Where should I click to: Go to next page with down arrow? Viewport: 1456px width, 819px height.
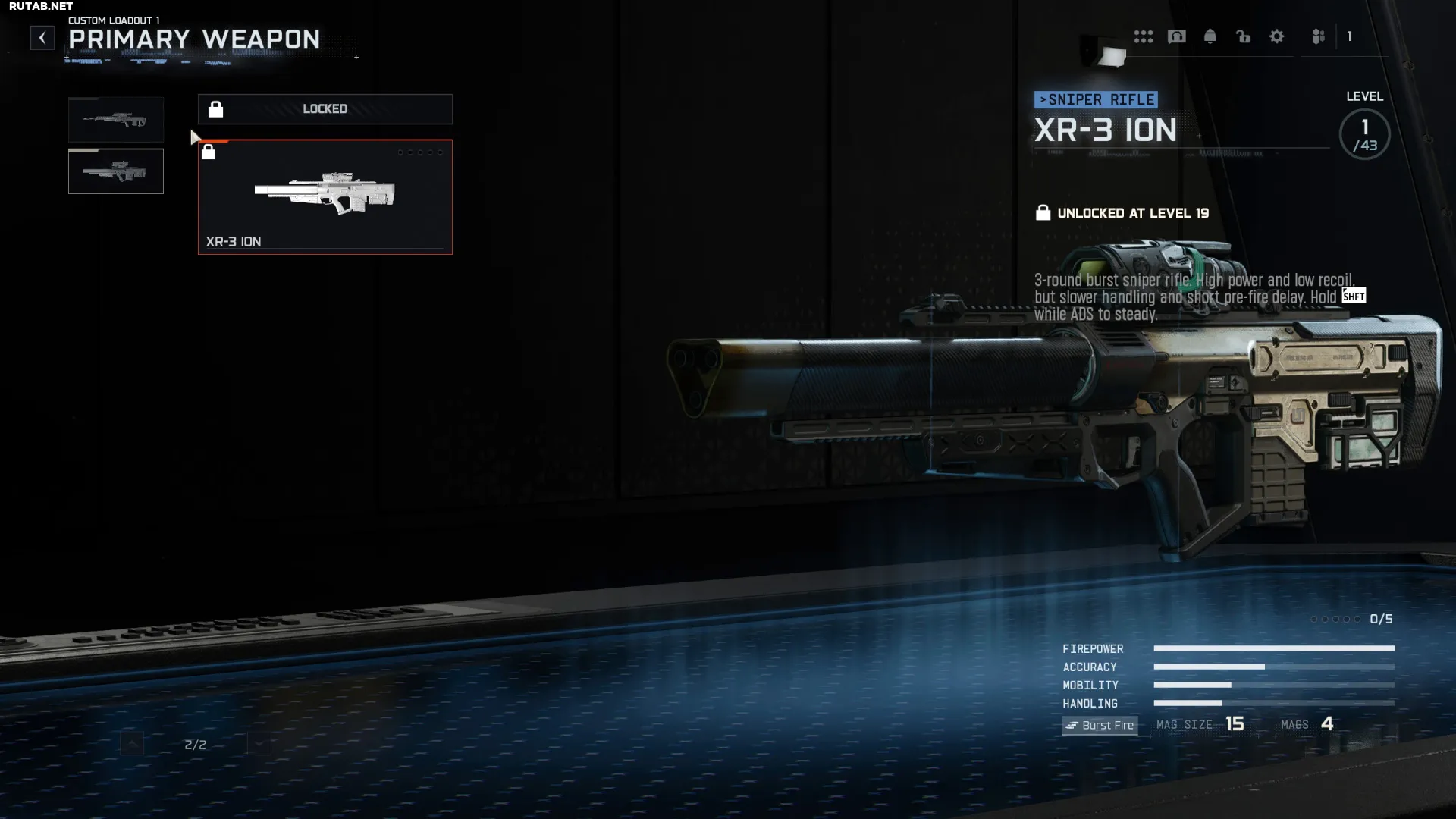point(259,744)
